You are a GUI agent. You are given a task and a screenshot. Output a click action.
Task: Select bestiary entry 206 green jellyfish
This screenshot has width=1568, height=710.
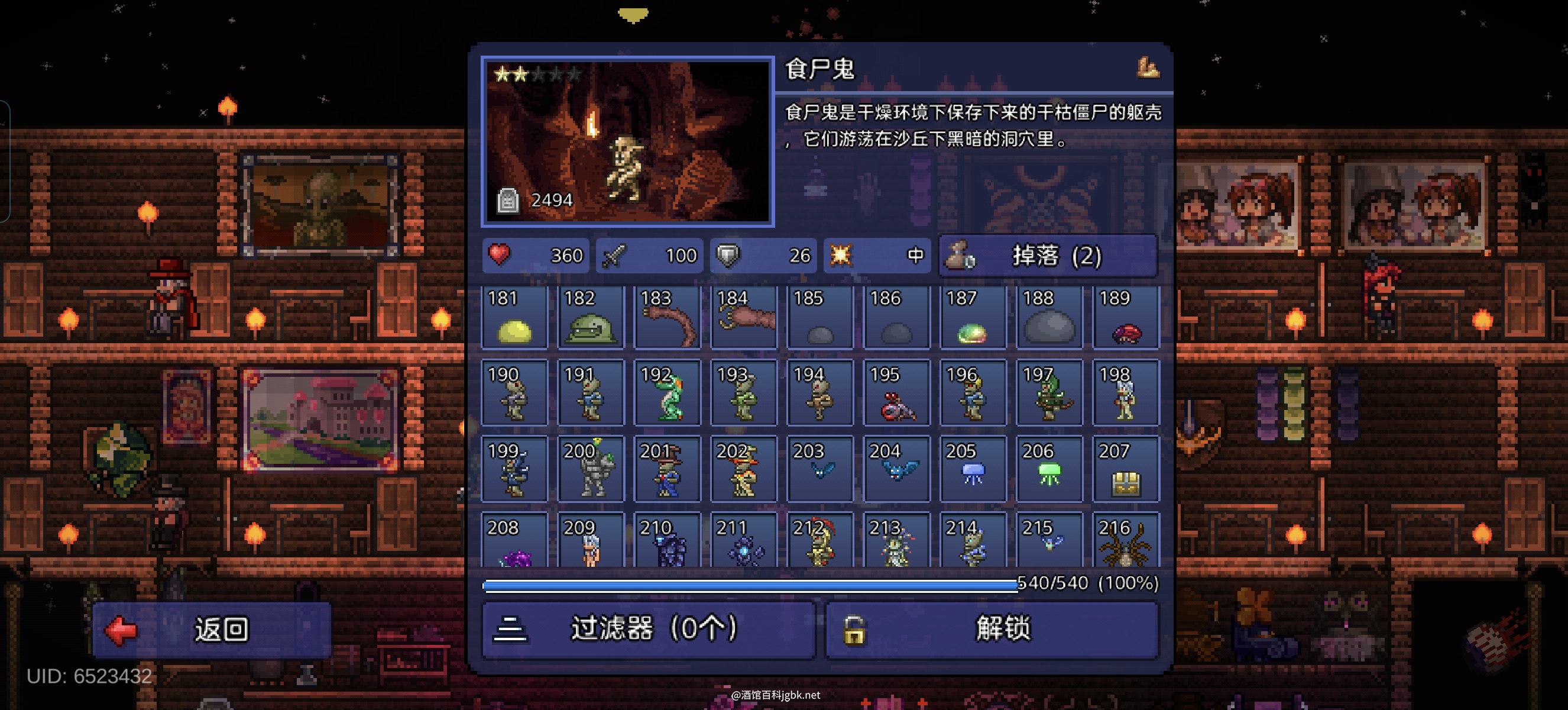tap(1049, 469)
